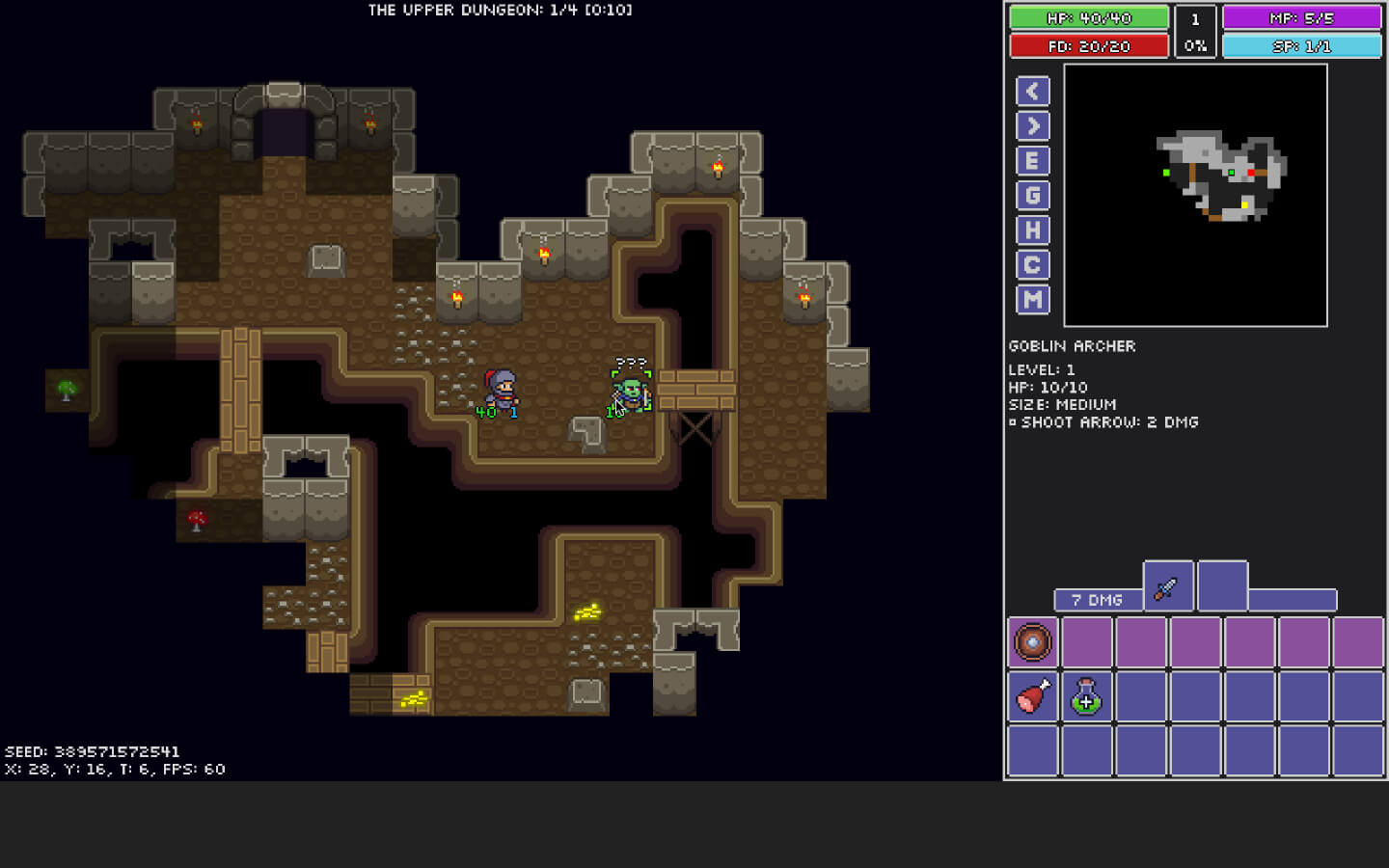Click the HP bar showing 40/40
The image size is (1389, 868).
pyautogui.click(x=1088, y=17)
